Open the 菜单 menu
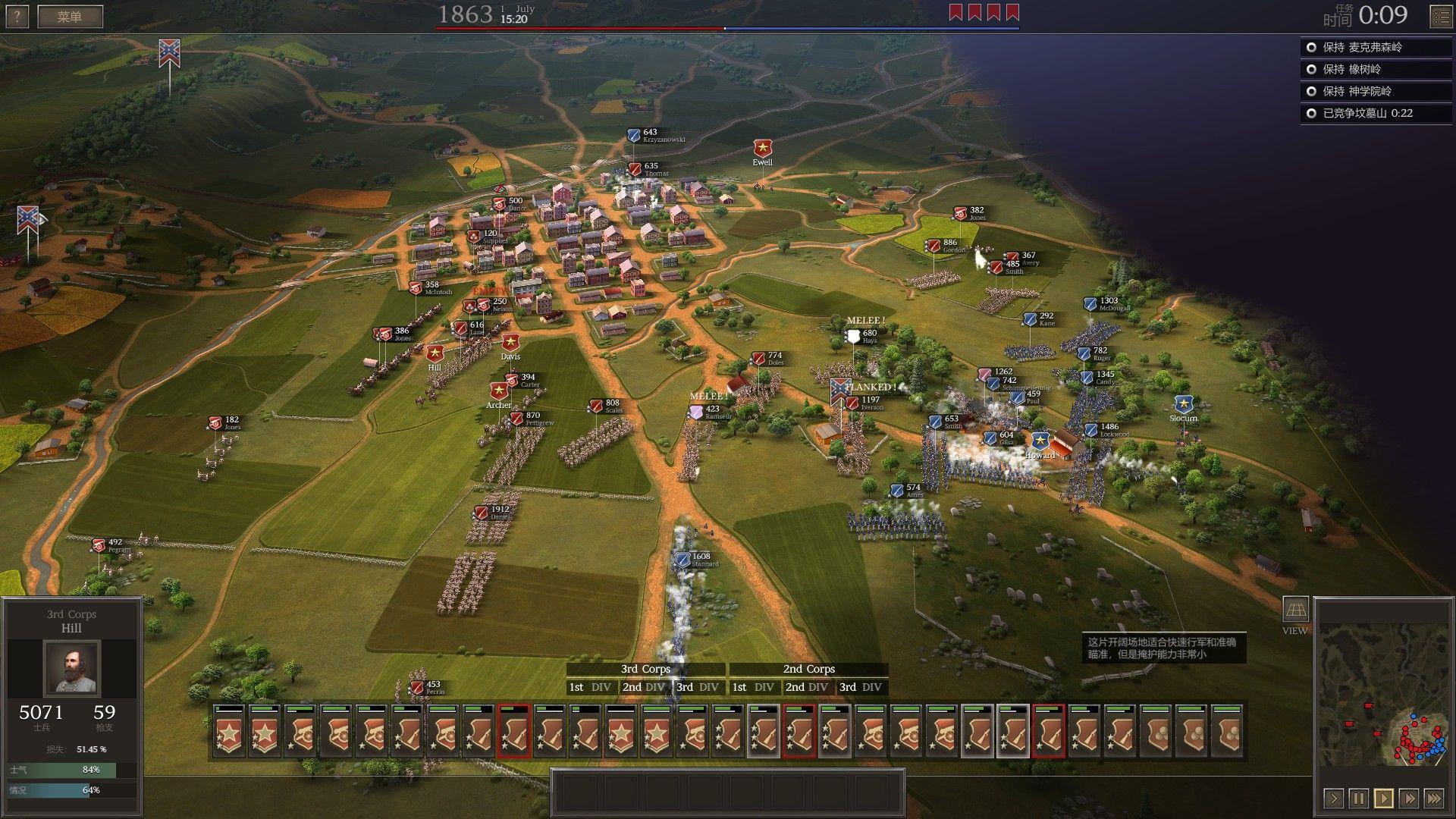Viewport: 1456px width, 819px height. pyautogui.click(x=70, y=16)
